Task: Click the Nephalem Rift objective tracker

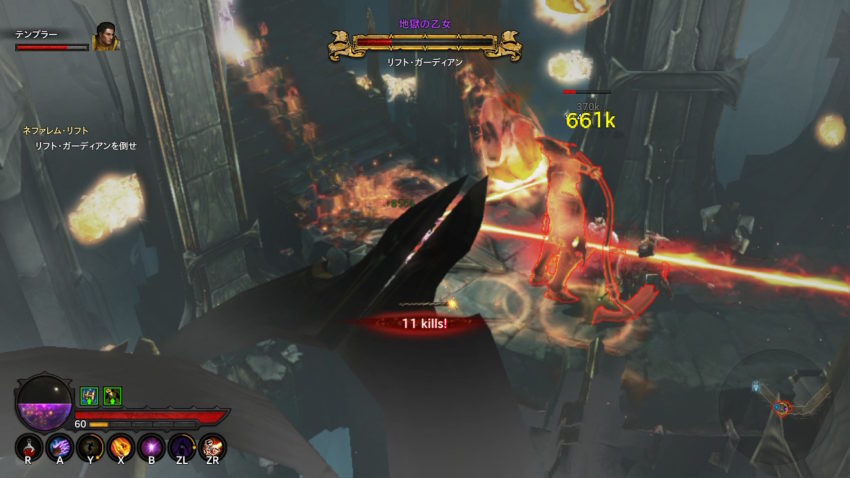Action: 80,138
